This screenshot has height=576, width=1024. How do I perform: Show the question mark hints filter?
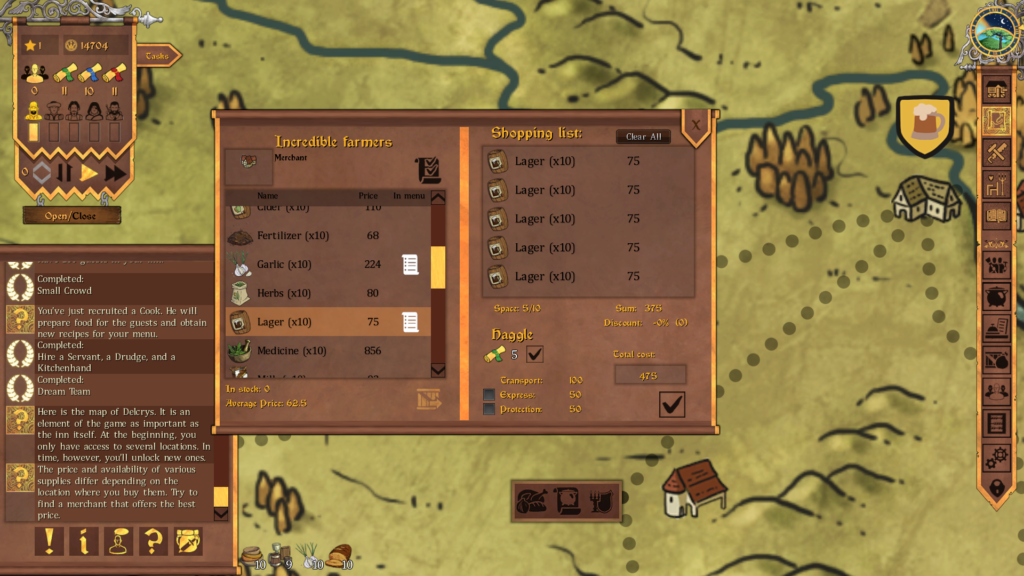pyautogui.click(x=152, y=541)
